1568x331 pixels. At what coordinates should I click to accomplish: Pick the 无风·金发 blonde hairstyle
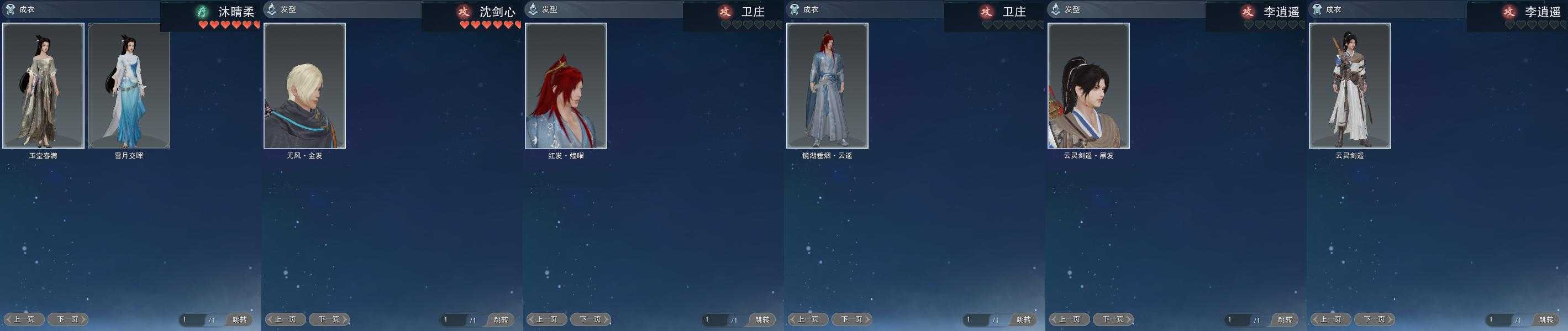pyautogui.click(x=304, y=86)
